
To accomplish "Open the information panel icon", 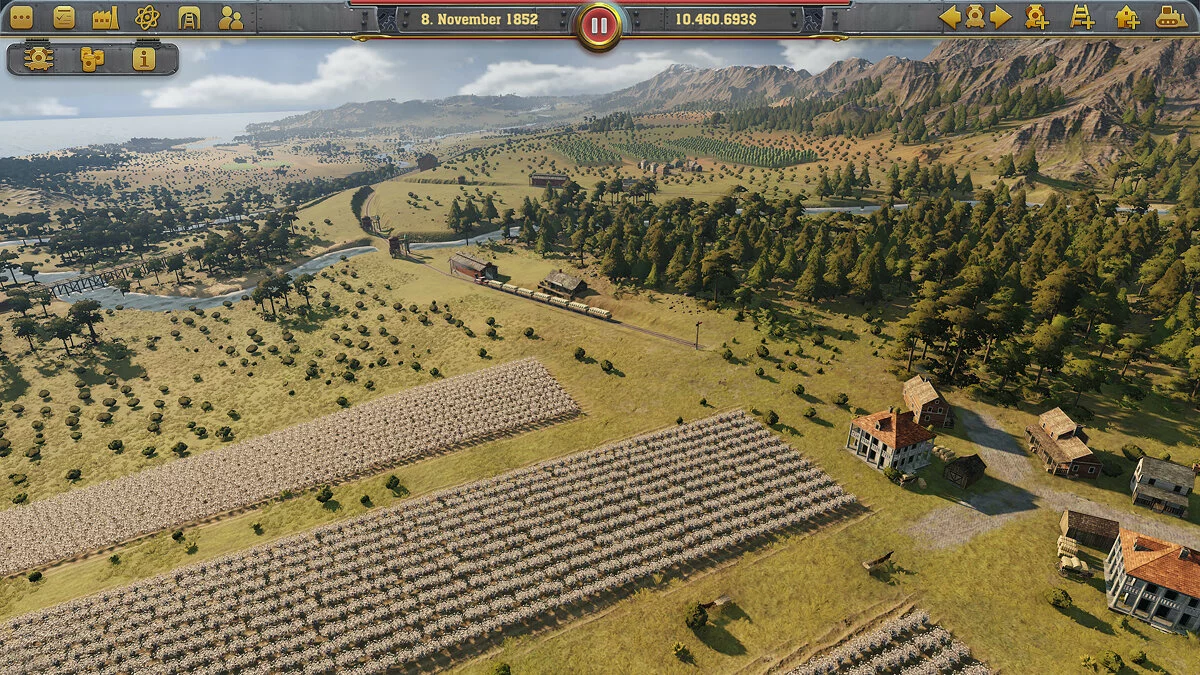I will click(x=144, y=59).
